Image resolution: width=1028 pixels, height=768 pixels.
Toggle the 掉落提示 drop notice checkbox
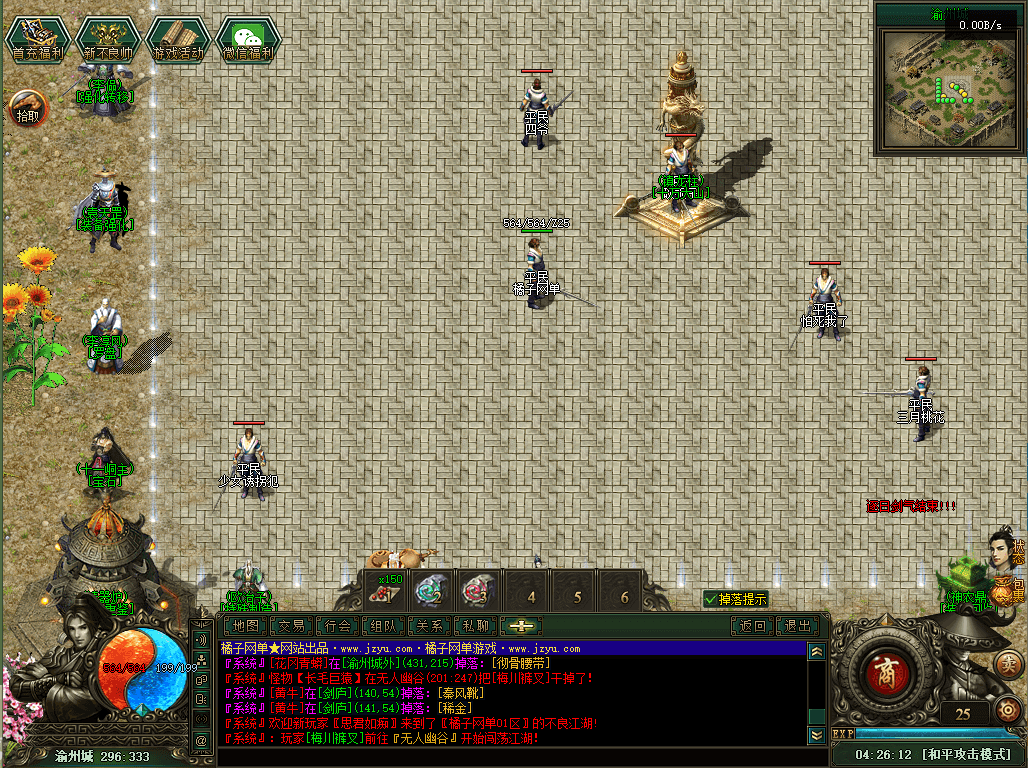coord(711,599)
